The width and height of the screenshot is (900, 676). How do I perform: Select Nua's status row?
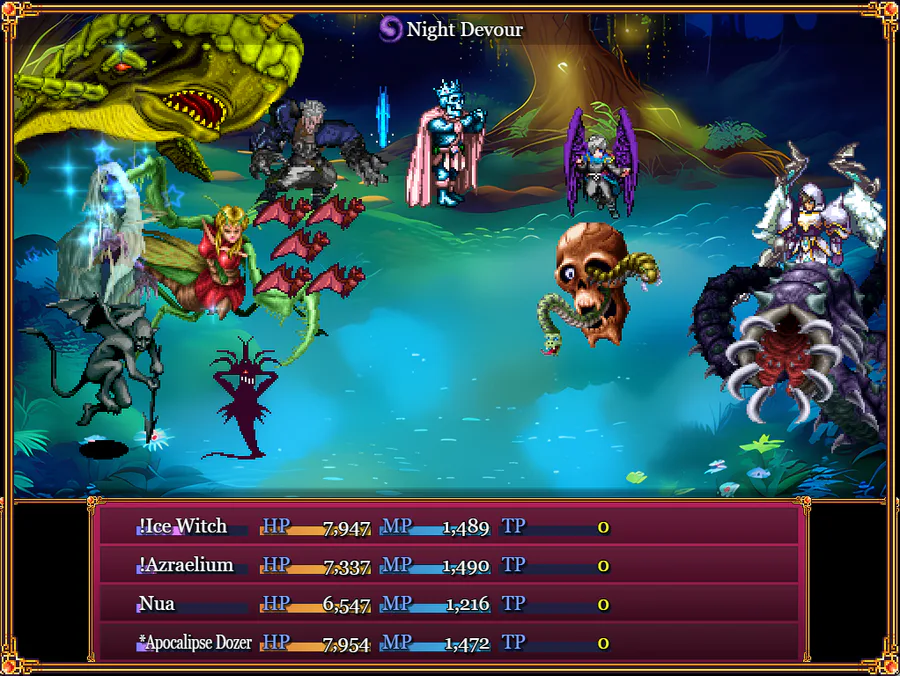450,604
